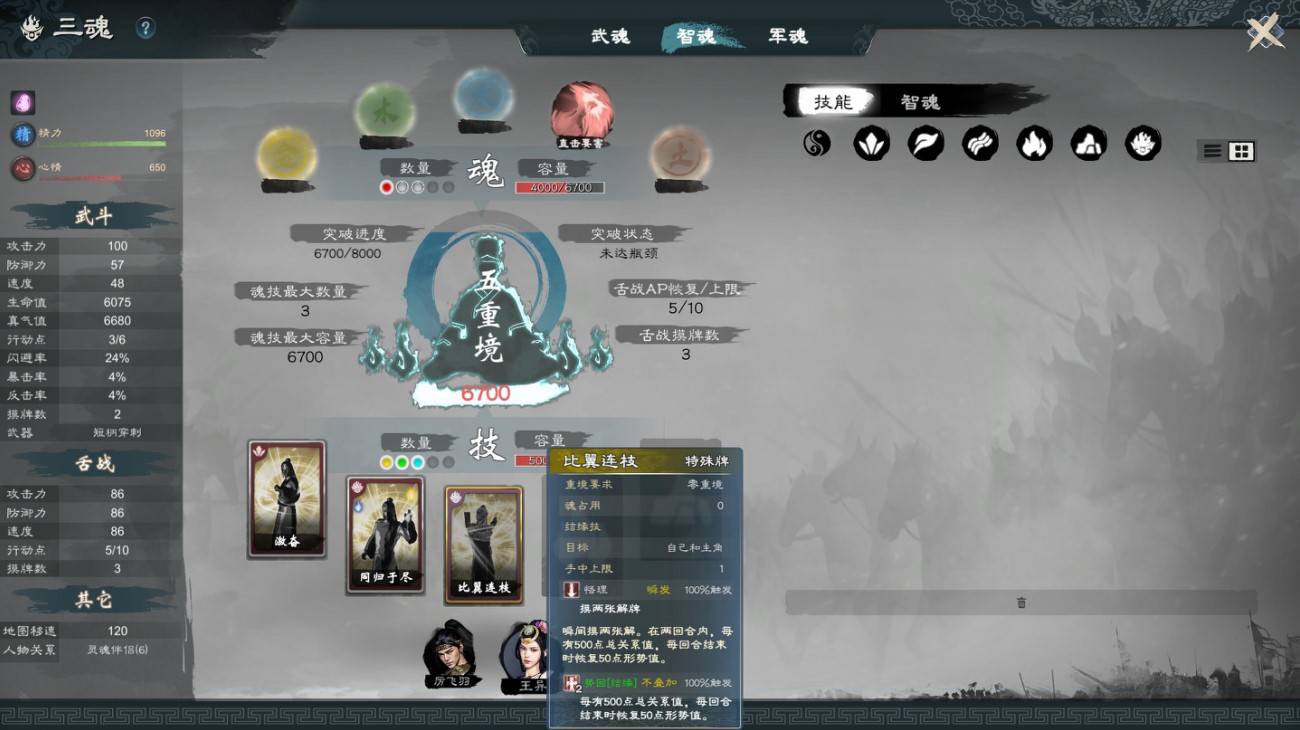Image resolution: width=1300 pixels, height=730 pixels.
Task: Click the flaming head element filter icon
Action: point(1142,143)
